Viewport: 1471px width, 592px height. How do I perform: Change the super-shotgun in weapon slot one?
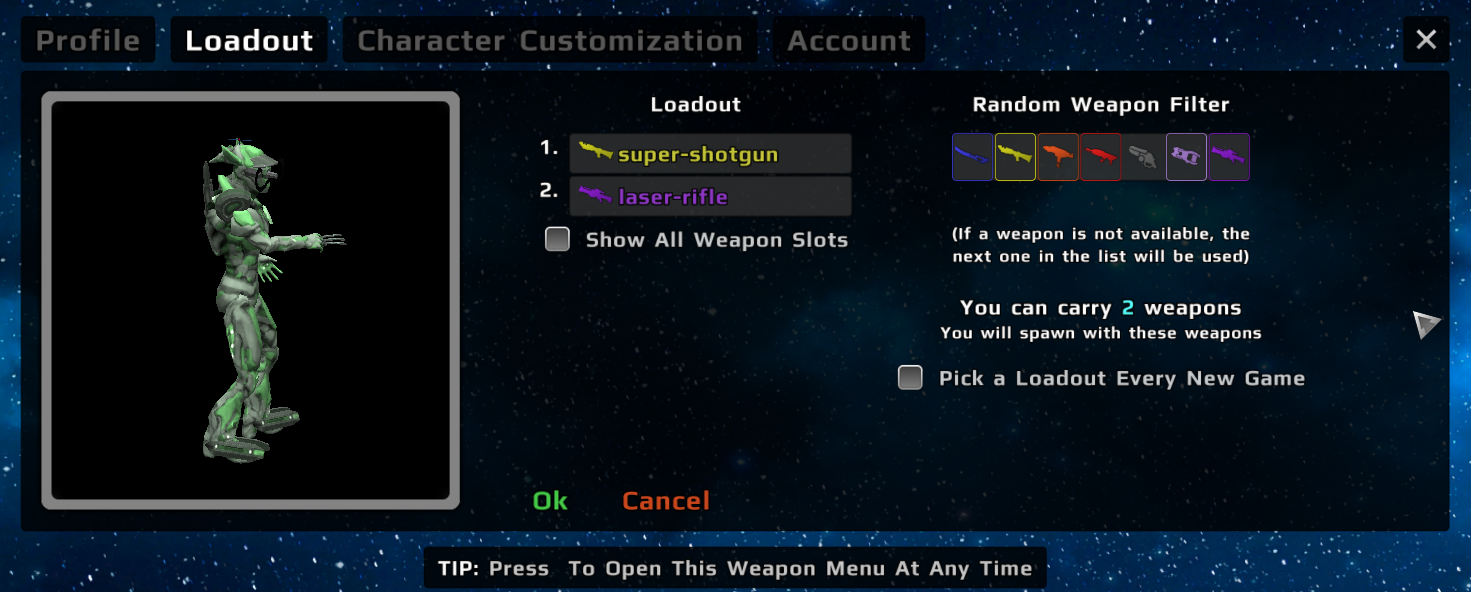pos(710,154)
